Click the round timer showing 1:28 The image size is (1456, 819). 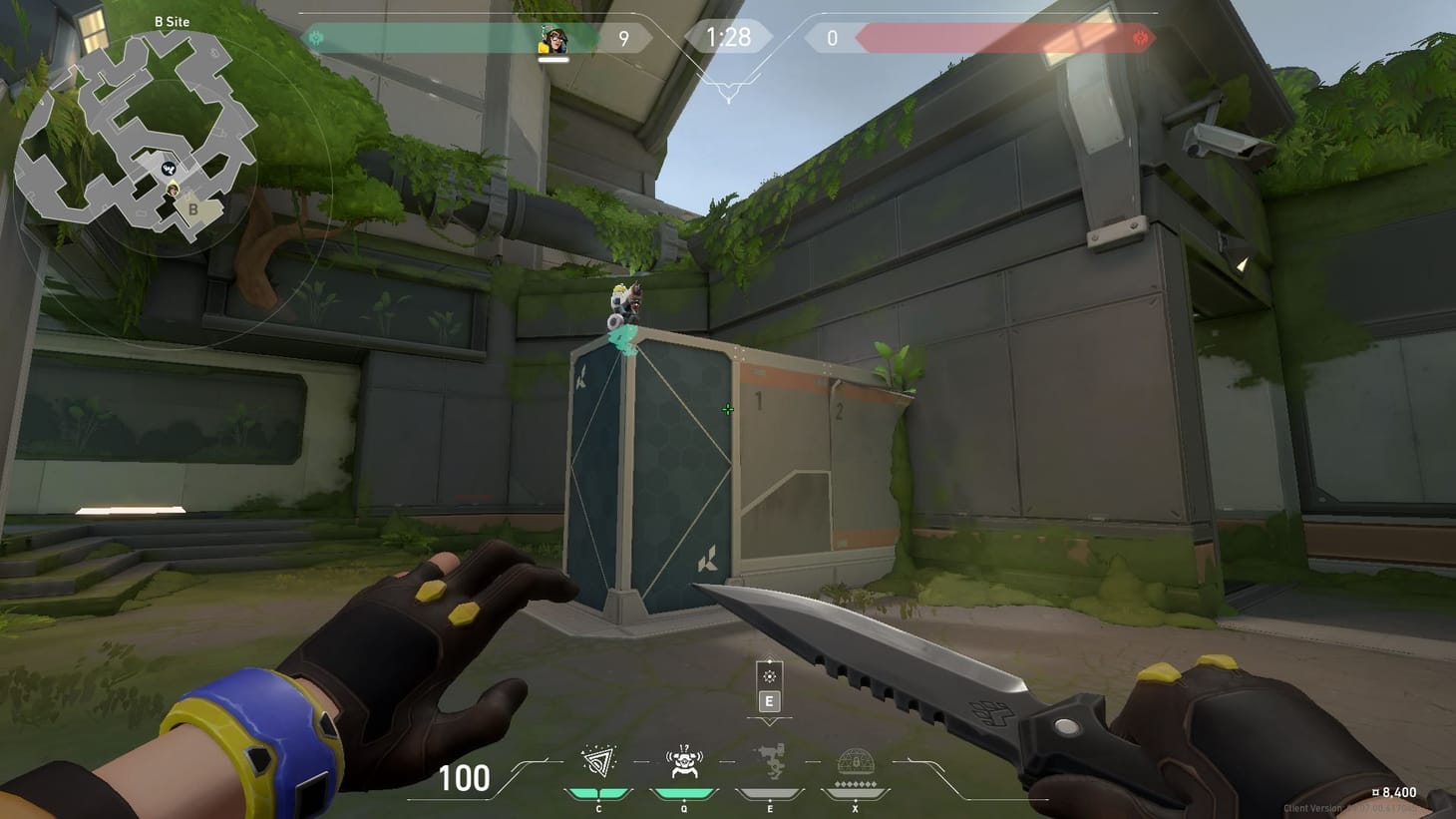(x=729, y=37)
